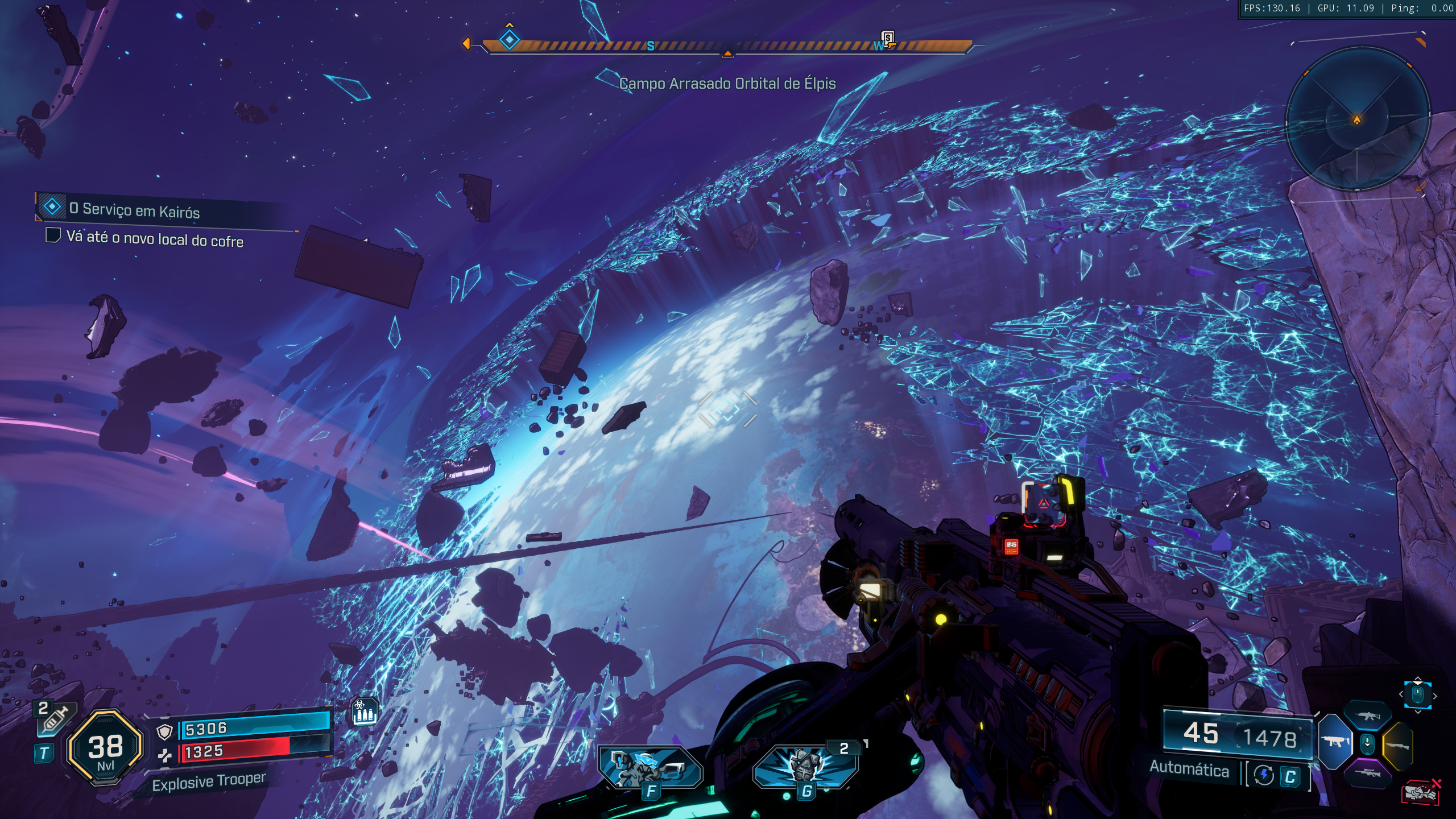The width and height of the screenshot is (1456, 819).
Task: Switch to the purple-bordered sniper rifle slot
Action: [x=1367, y=772]
